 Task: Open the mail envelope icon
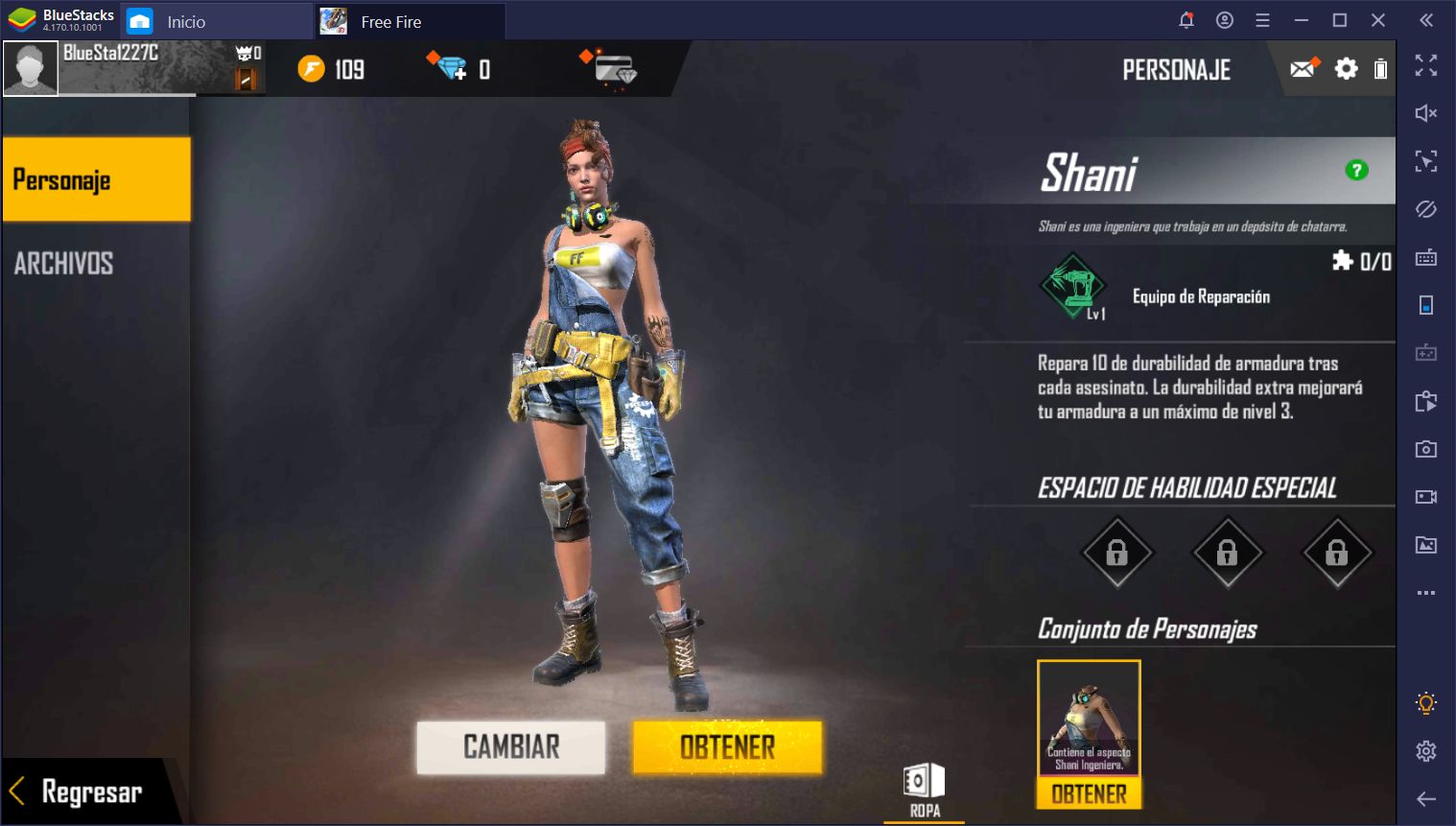point(1303,69)
